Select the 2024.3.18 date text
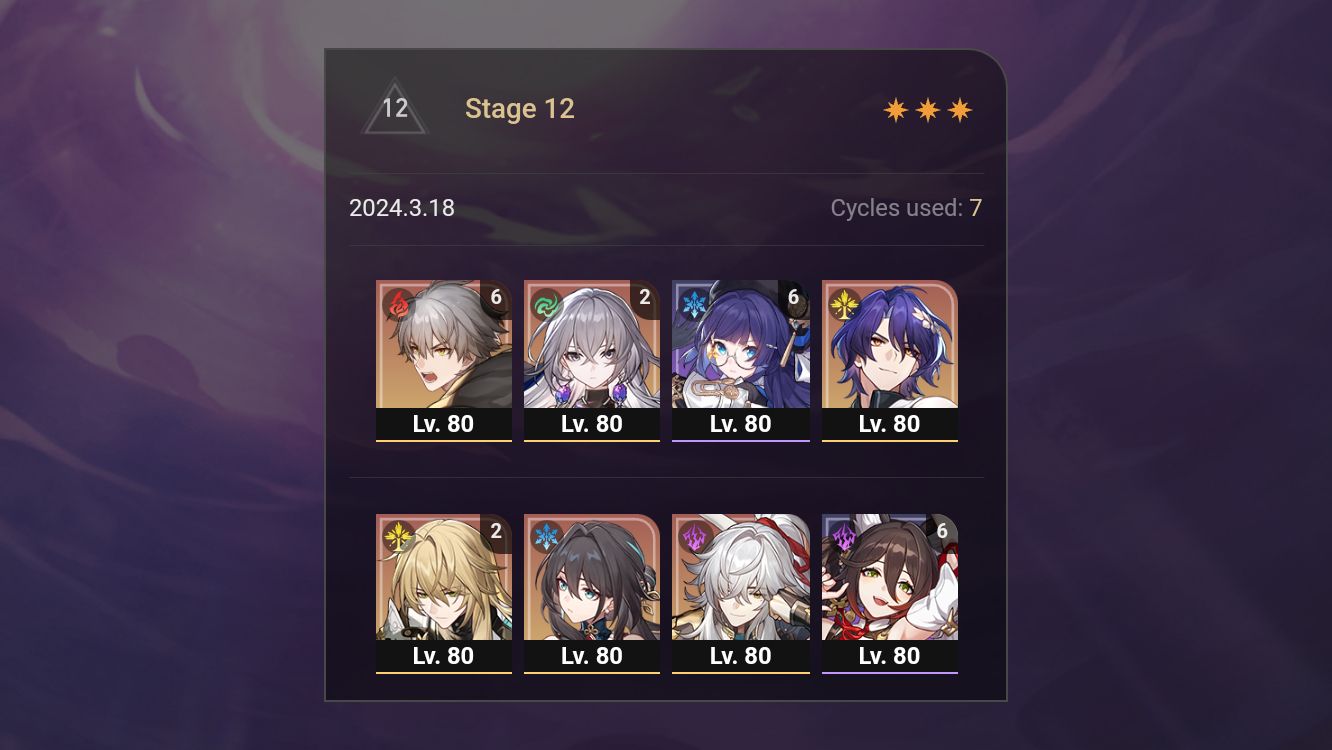Image resolution: width=1332 pixels, height=750 pixels. 402,208
